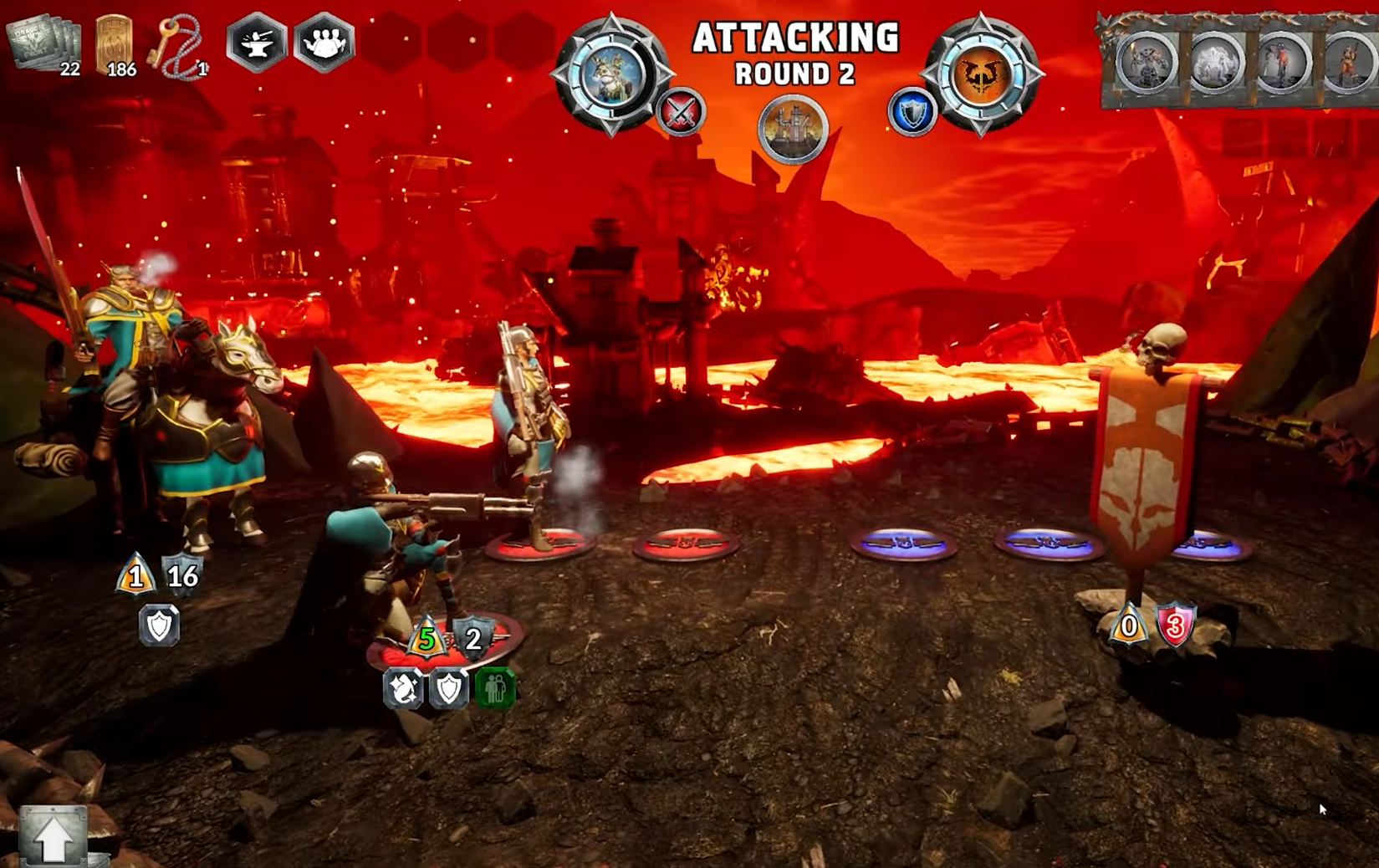Inspect the sparkle trait icon on rifleman
The height and width of the screenshot is (868, 1379).
[x=402, y=688]
